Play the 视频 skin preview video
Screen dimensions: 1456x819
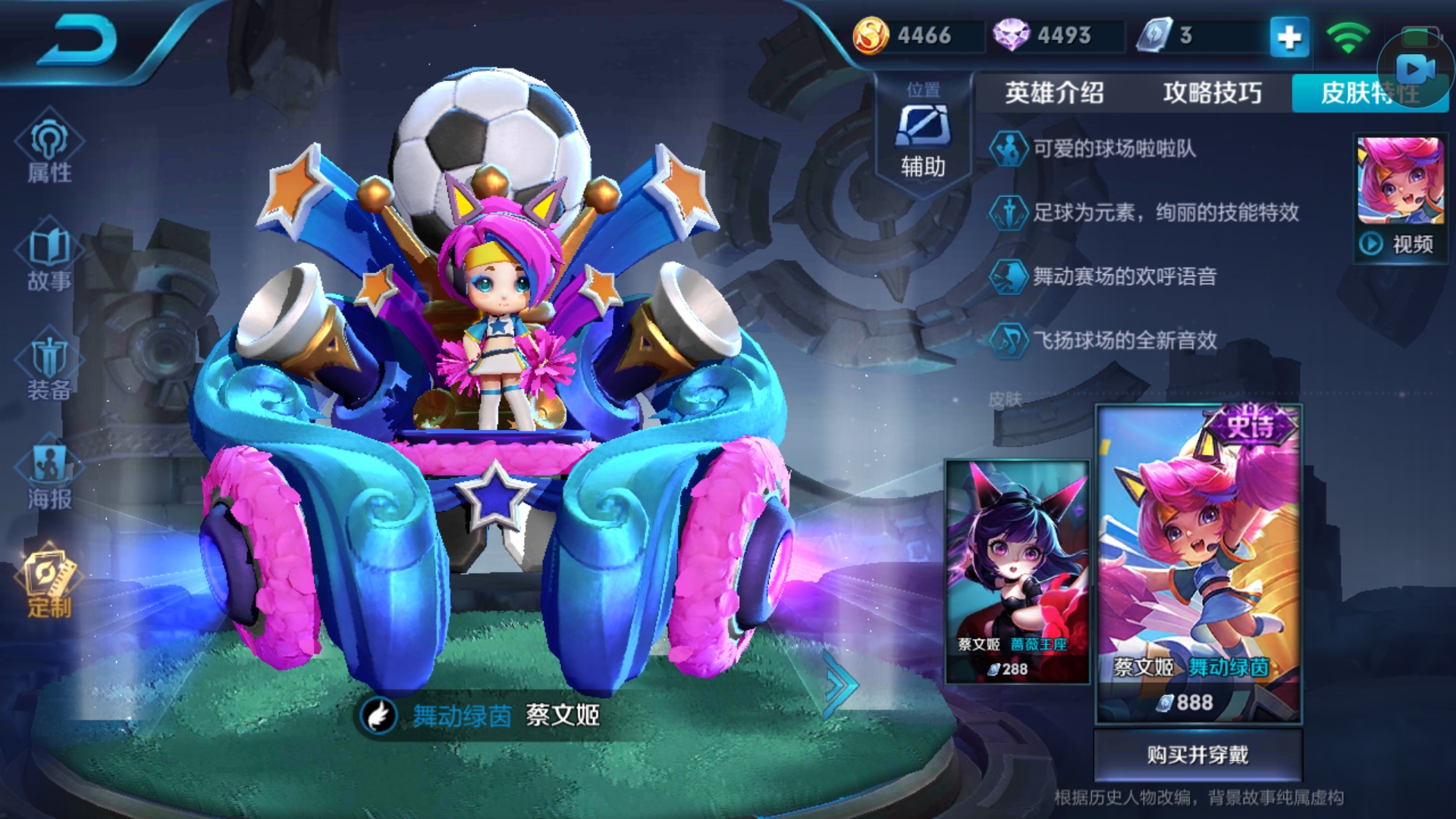click(1400, 244)
